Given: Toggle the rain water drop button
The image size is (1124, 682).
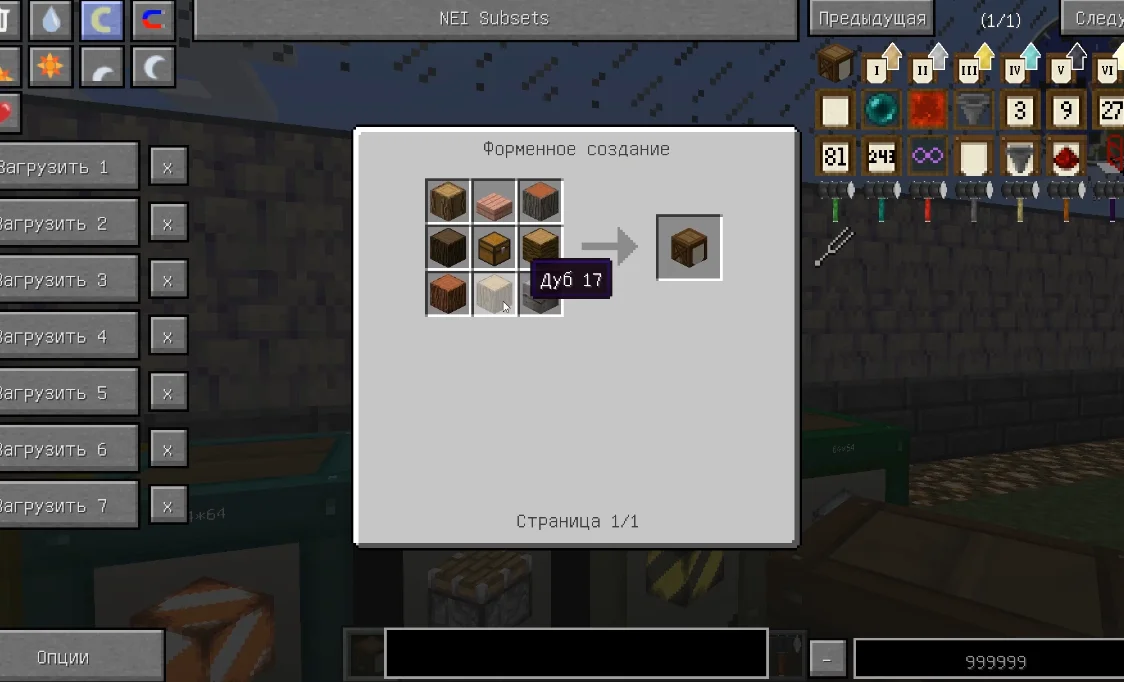Looking at the screenshot, I should coord(50,19).
